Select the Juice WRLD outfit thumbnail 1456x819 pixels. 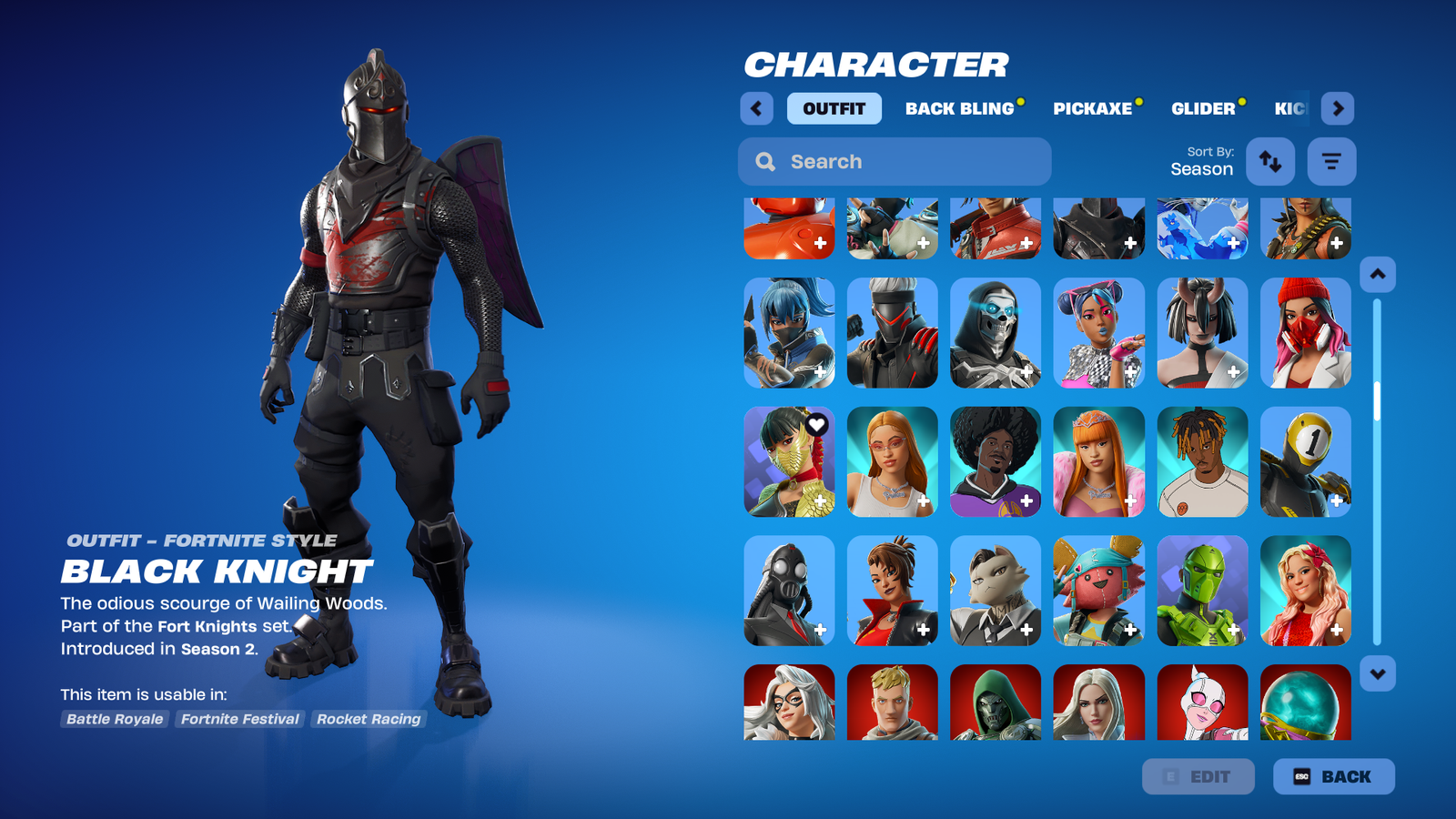pyautogui.click(x=1202, y=461)
